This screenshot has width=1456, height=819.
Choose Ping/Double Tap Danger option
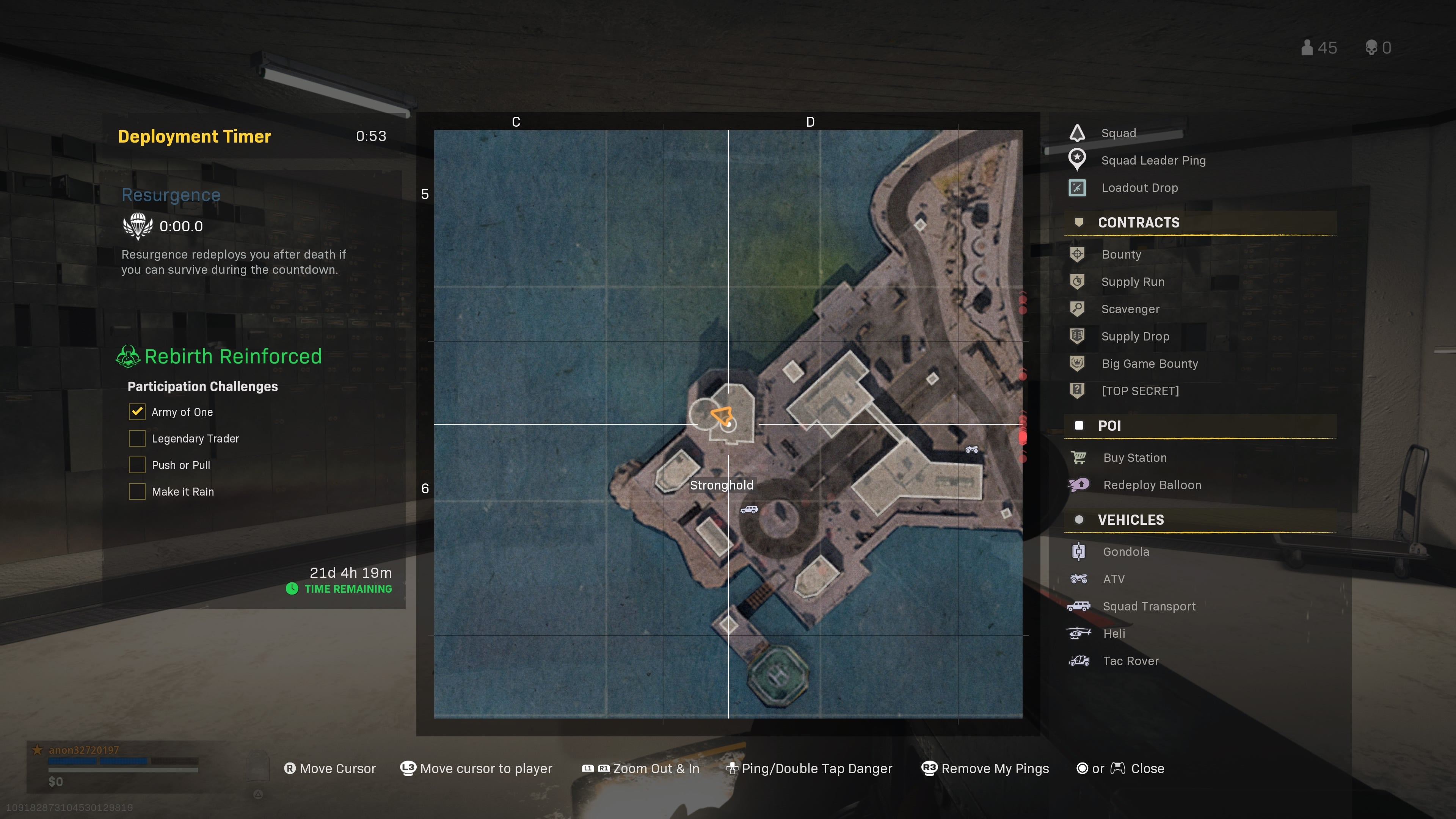tap(817, 768)
